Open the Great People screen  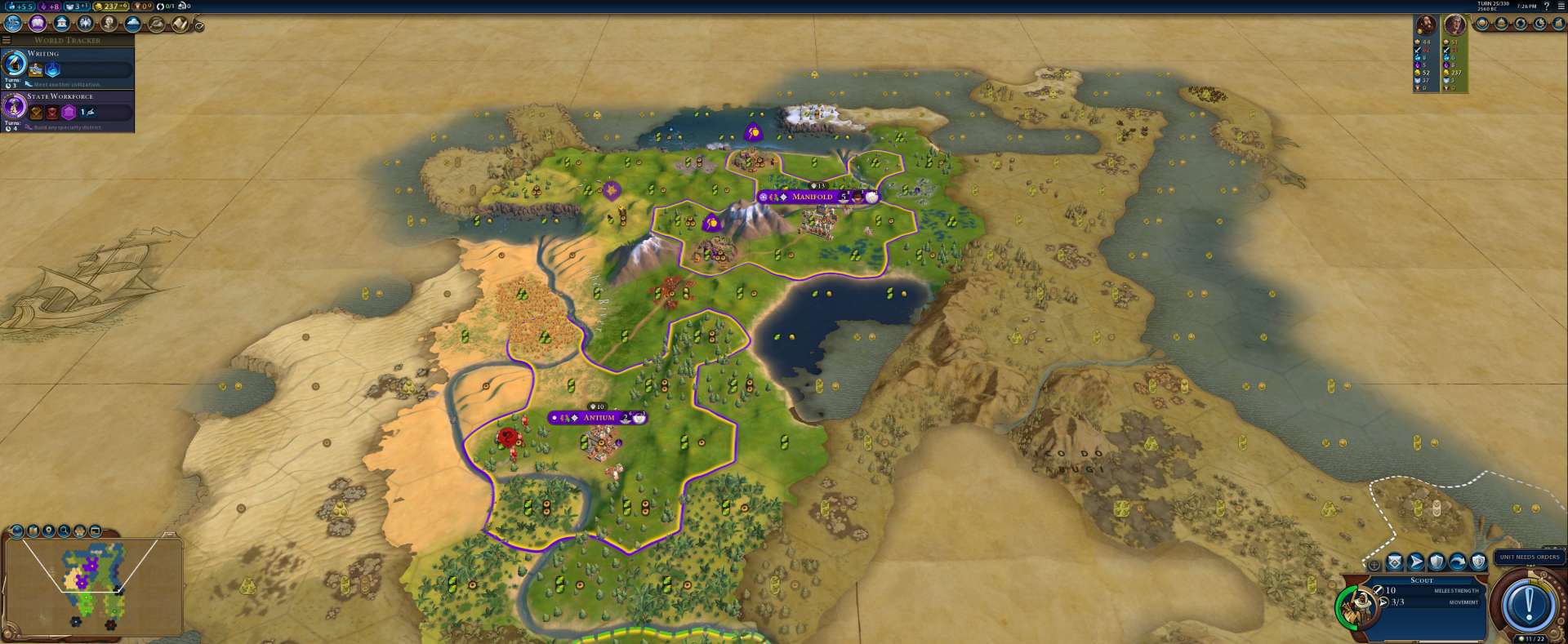tap(109, 24)
